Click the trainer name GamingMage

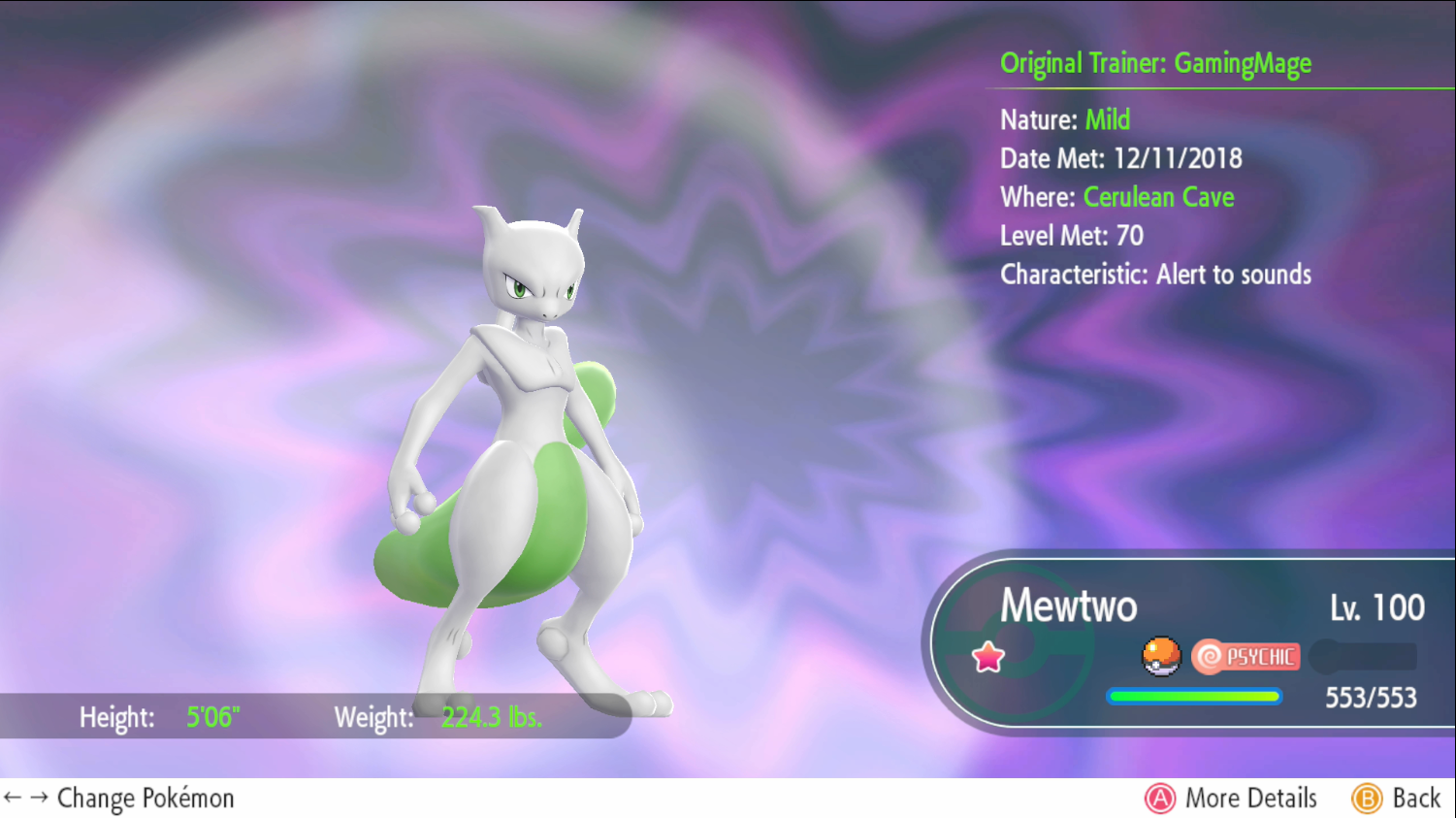1243,63
